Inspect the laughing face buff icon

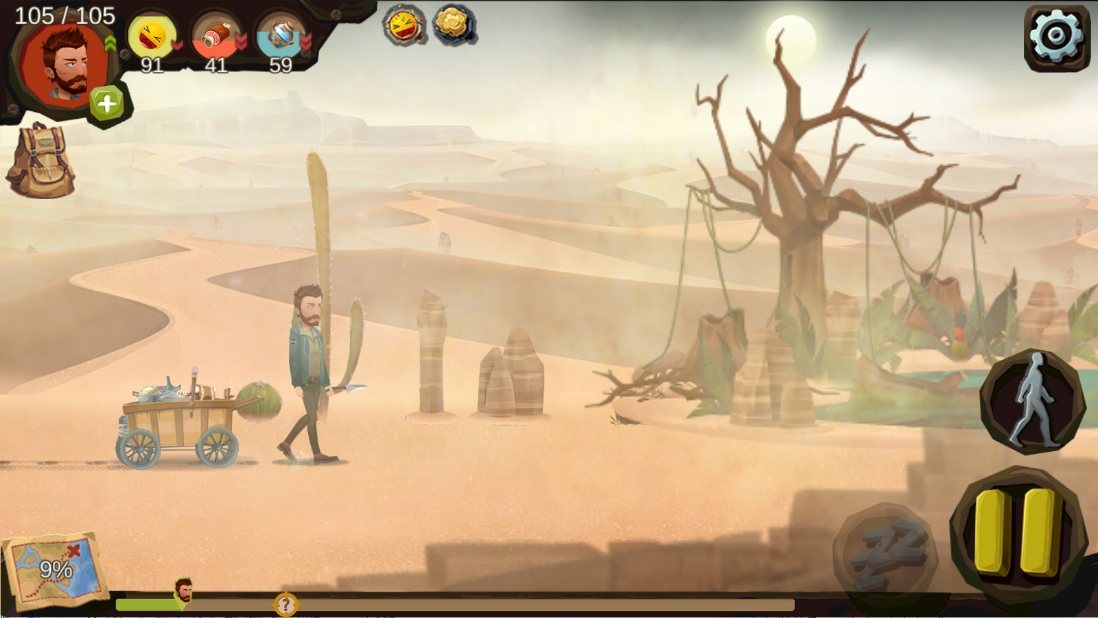click(x=404, y=24)
